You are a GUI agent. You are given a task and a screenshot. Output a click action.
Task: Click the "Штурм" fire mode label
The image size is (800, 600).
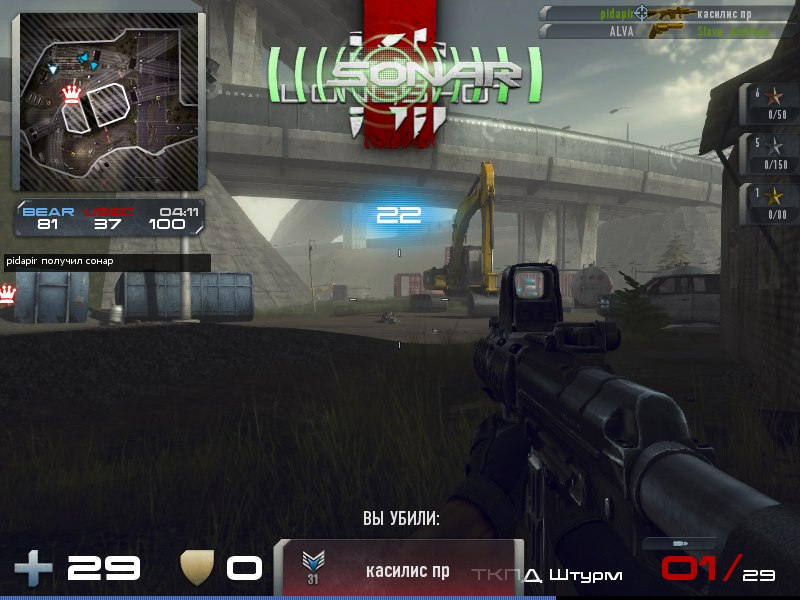(586, 575)
